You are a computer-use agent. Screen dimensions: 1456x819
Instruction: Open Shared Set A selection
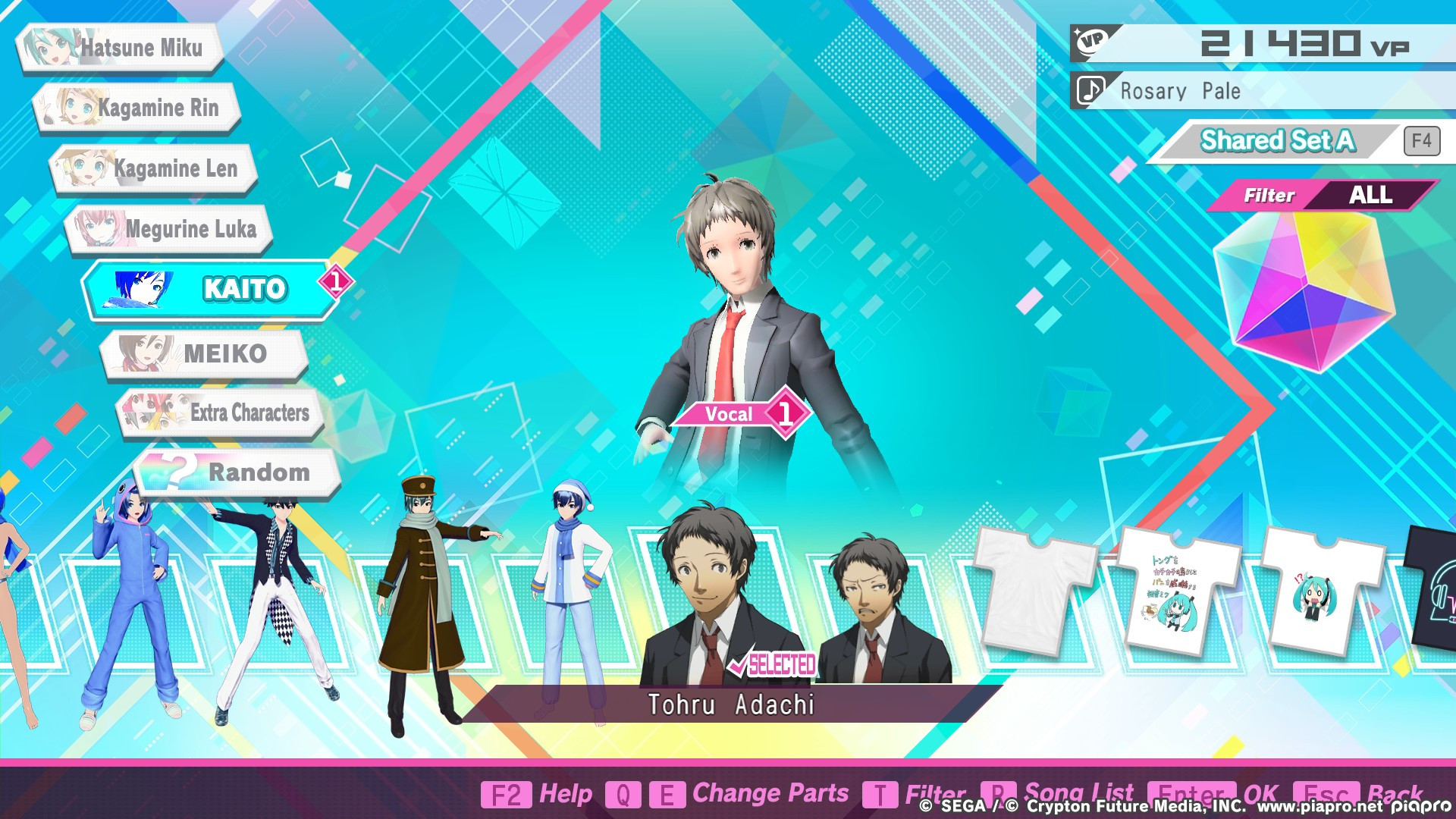1278,141
